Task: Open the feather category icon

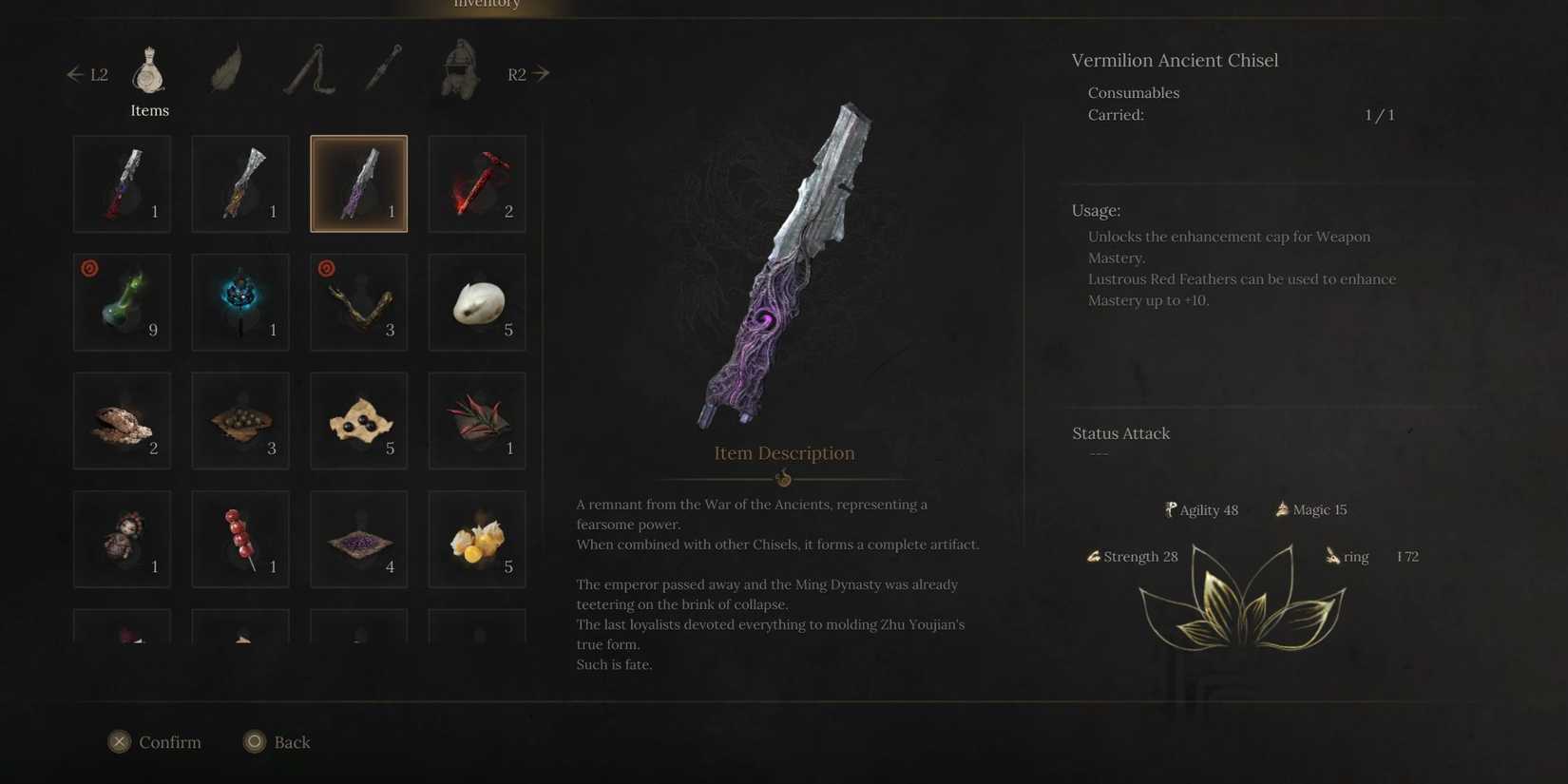Action: pyautogui.click(x=226, y=67)
